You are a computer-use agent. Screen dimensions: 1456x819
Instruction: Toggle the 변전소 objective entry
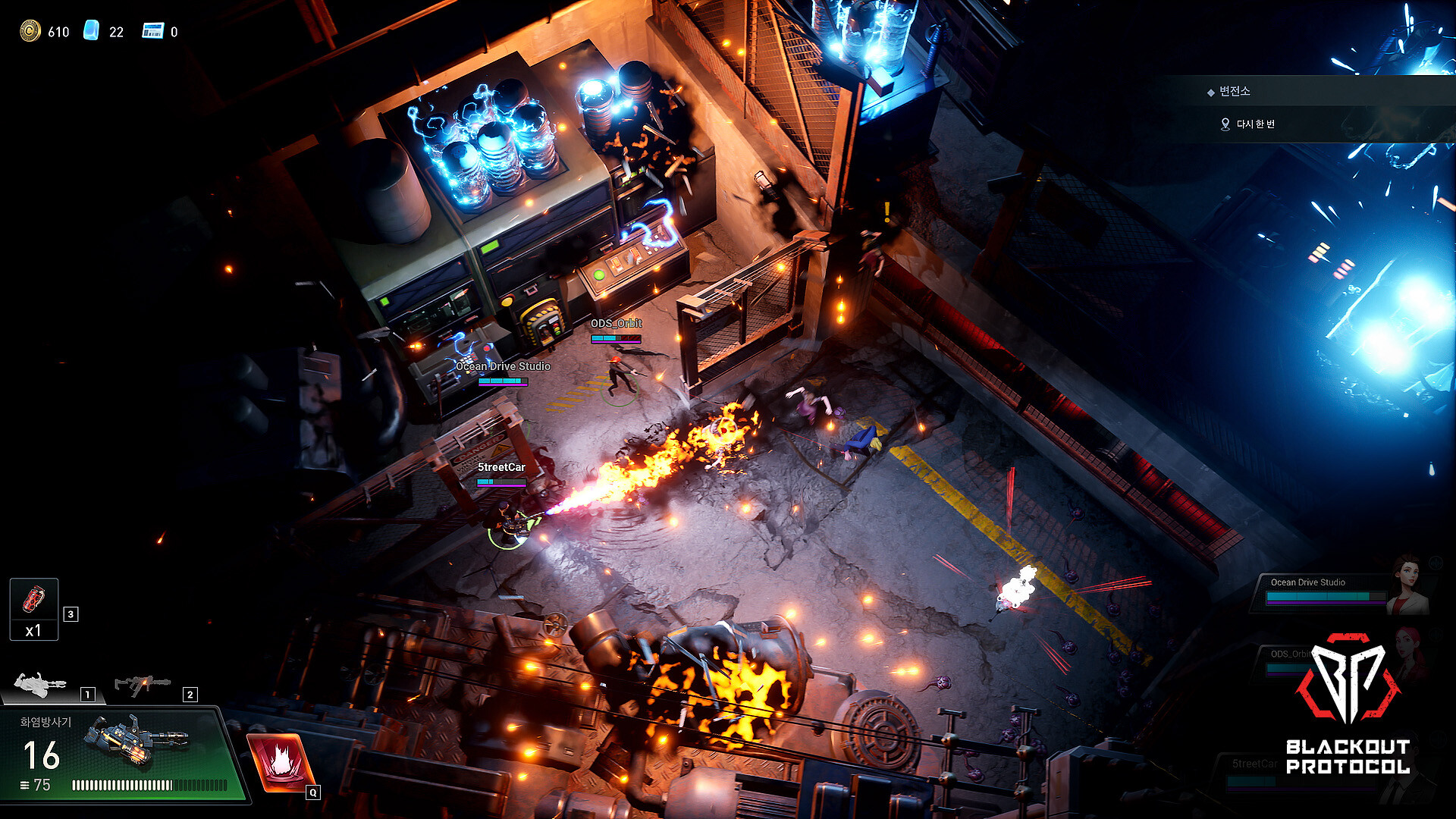tap(1244, 91)
